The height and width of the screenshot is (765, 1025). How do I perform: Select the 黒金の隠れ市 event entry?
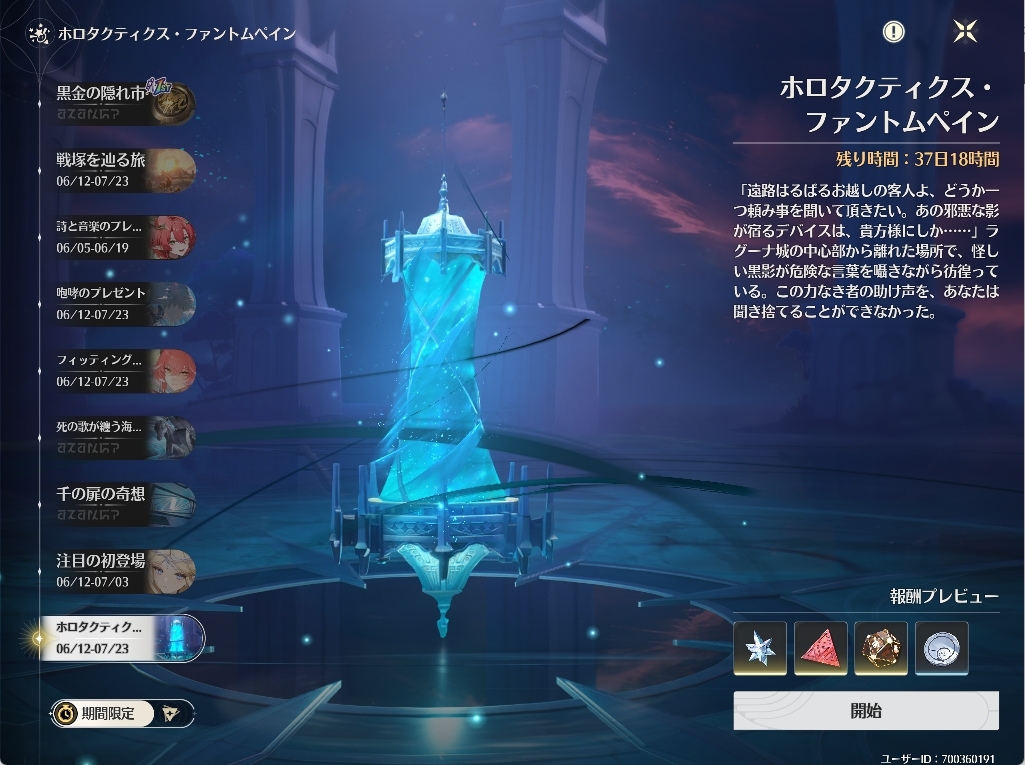point(124,103)
